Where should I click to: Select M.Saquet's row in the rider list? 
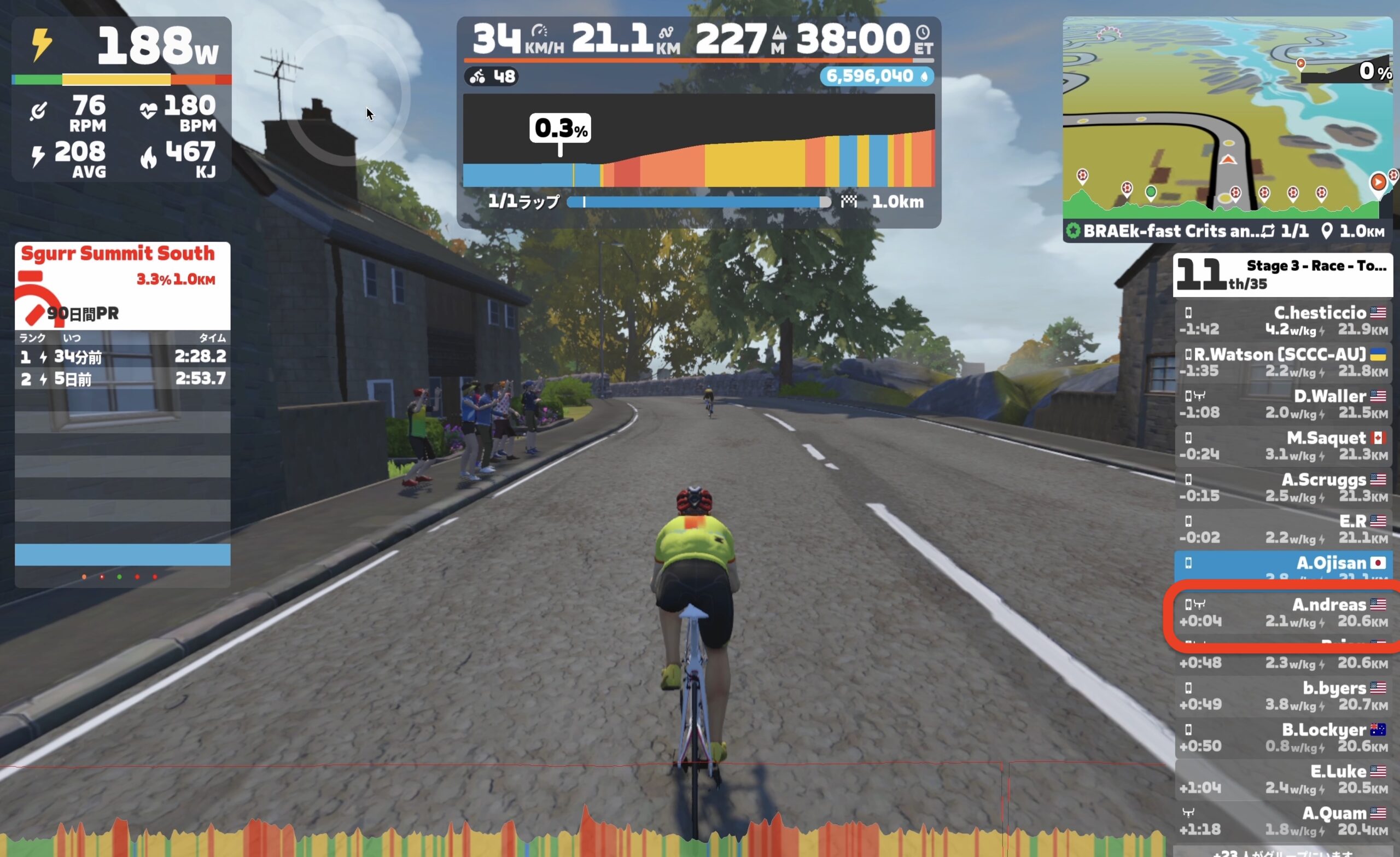coord(1283,446)
